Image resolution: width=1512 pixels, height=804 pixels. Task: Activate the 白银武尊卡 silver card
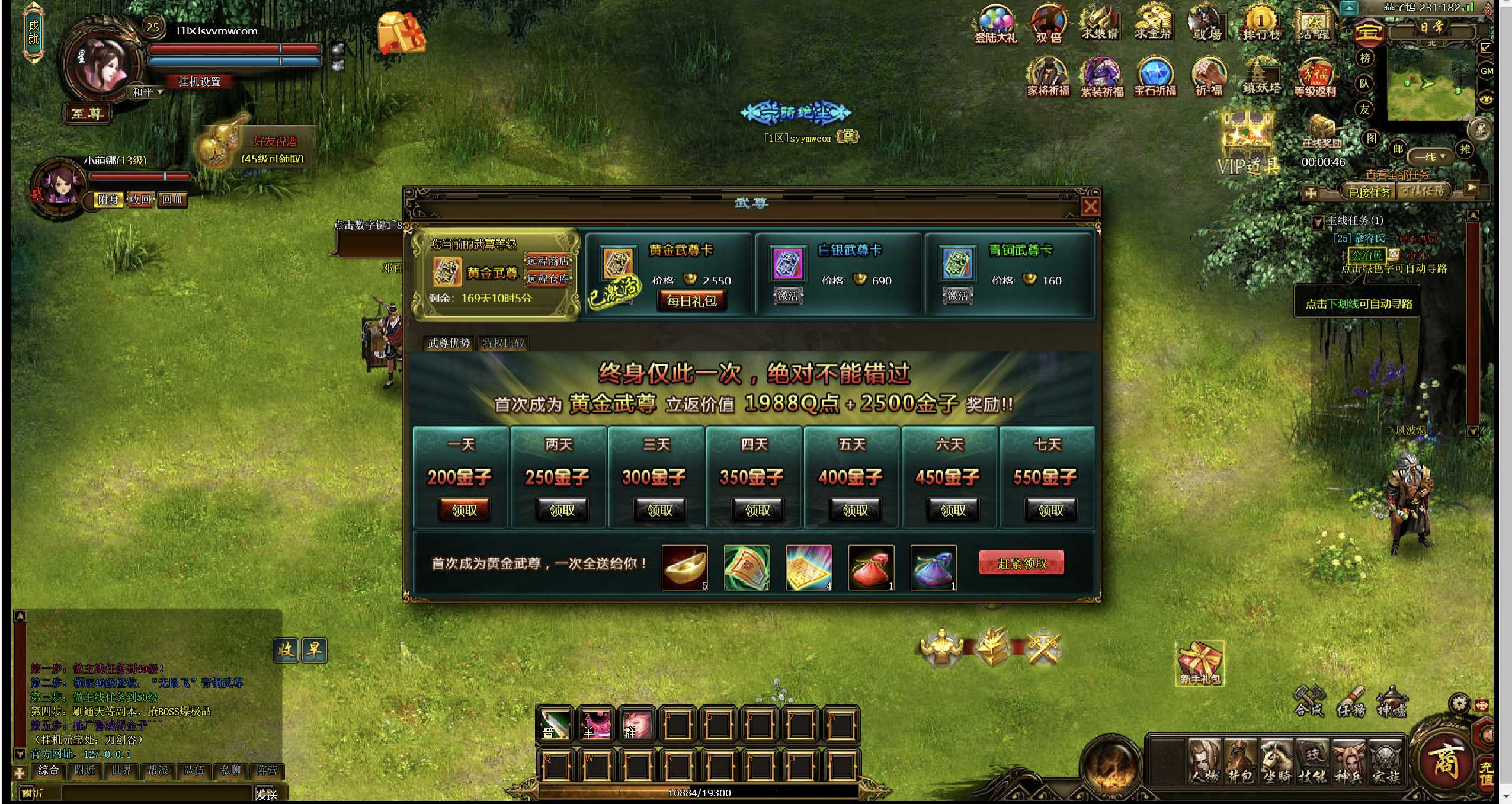pos(788,296)
